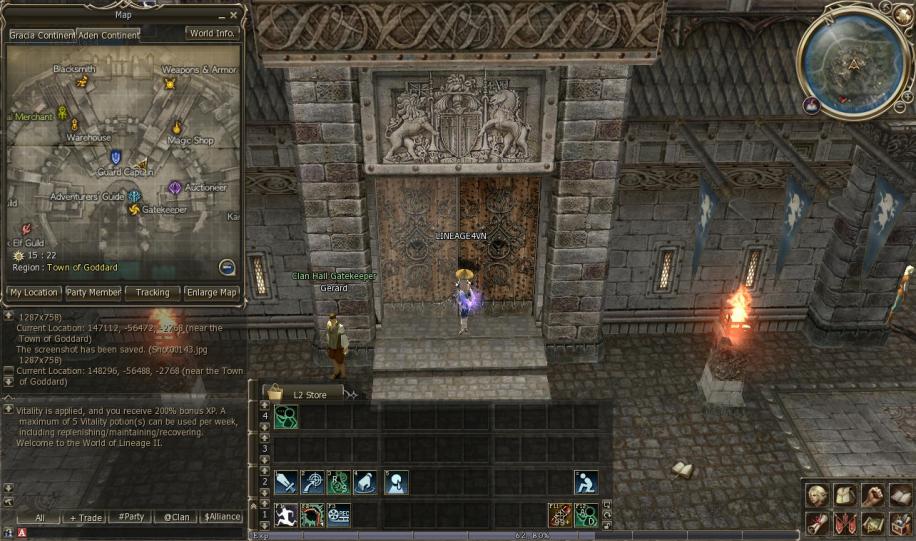
Task: Select the Gatekeeper marker on the map
Action: tap(135, 209)
